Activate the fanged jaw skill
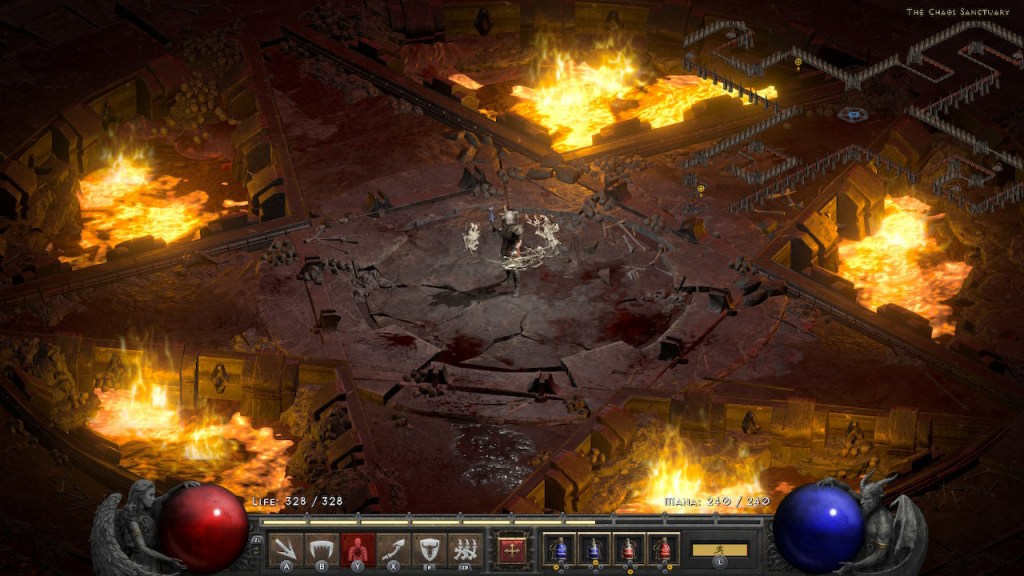The height and width of the screenshot is (576, 1024). tap(322, 548)
